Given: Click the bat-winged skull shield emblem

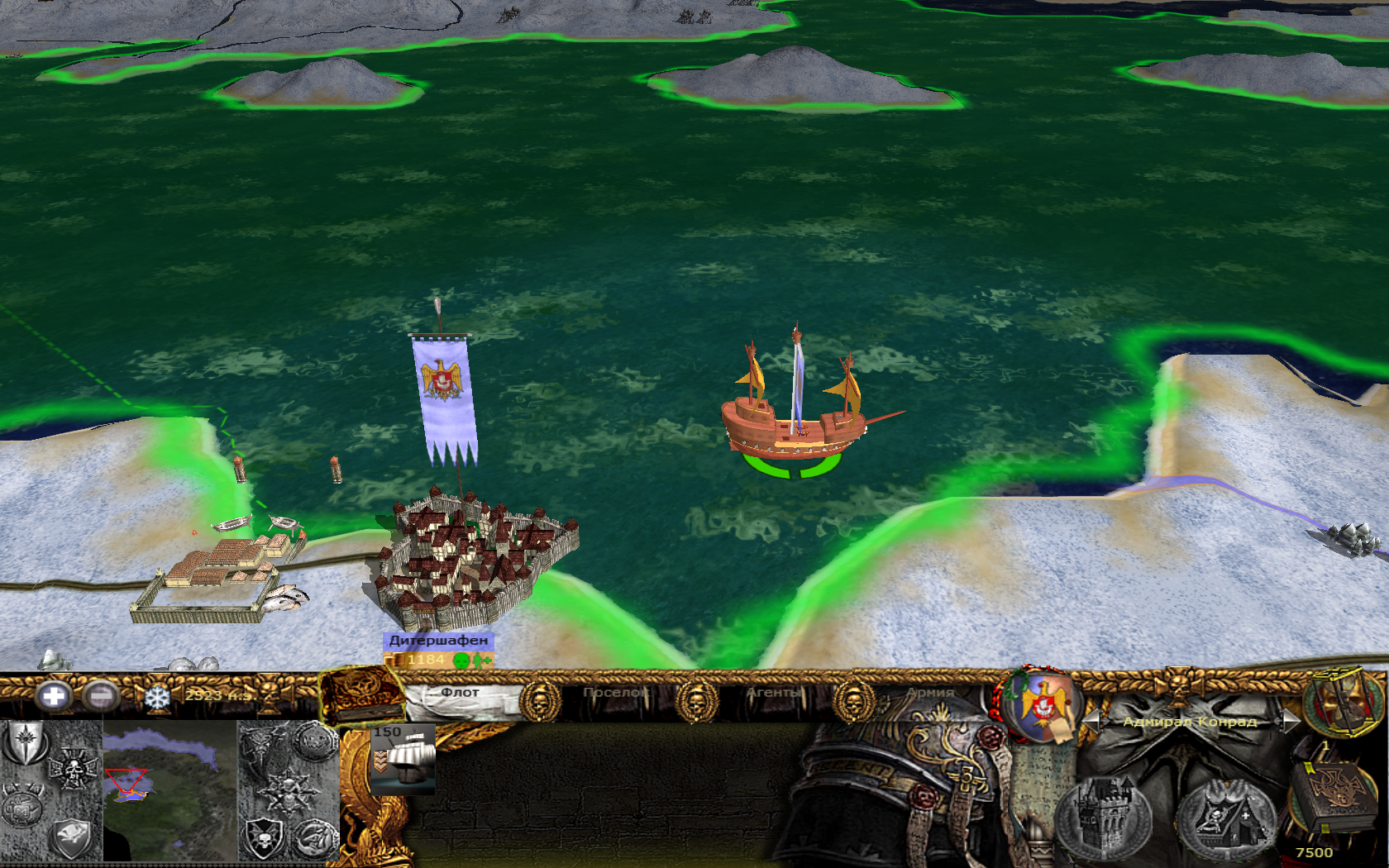Looking at the screenshot, I should click(264, 837).
